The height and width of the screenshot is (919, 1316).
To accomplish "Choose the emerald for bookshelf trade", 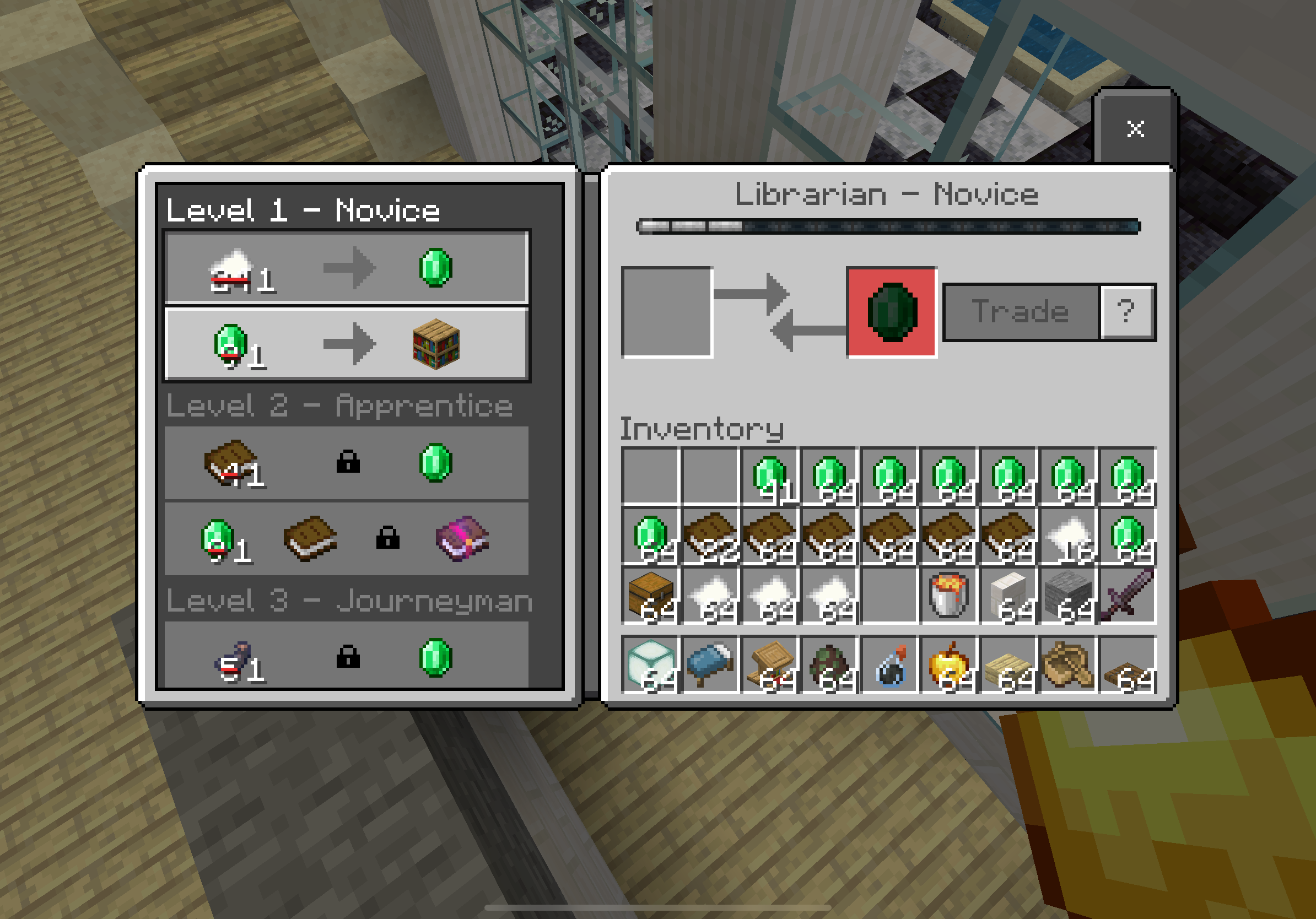I will [346, 344].
